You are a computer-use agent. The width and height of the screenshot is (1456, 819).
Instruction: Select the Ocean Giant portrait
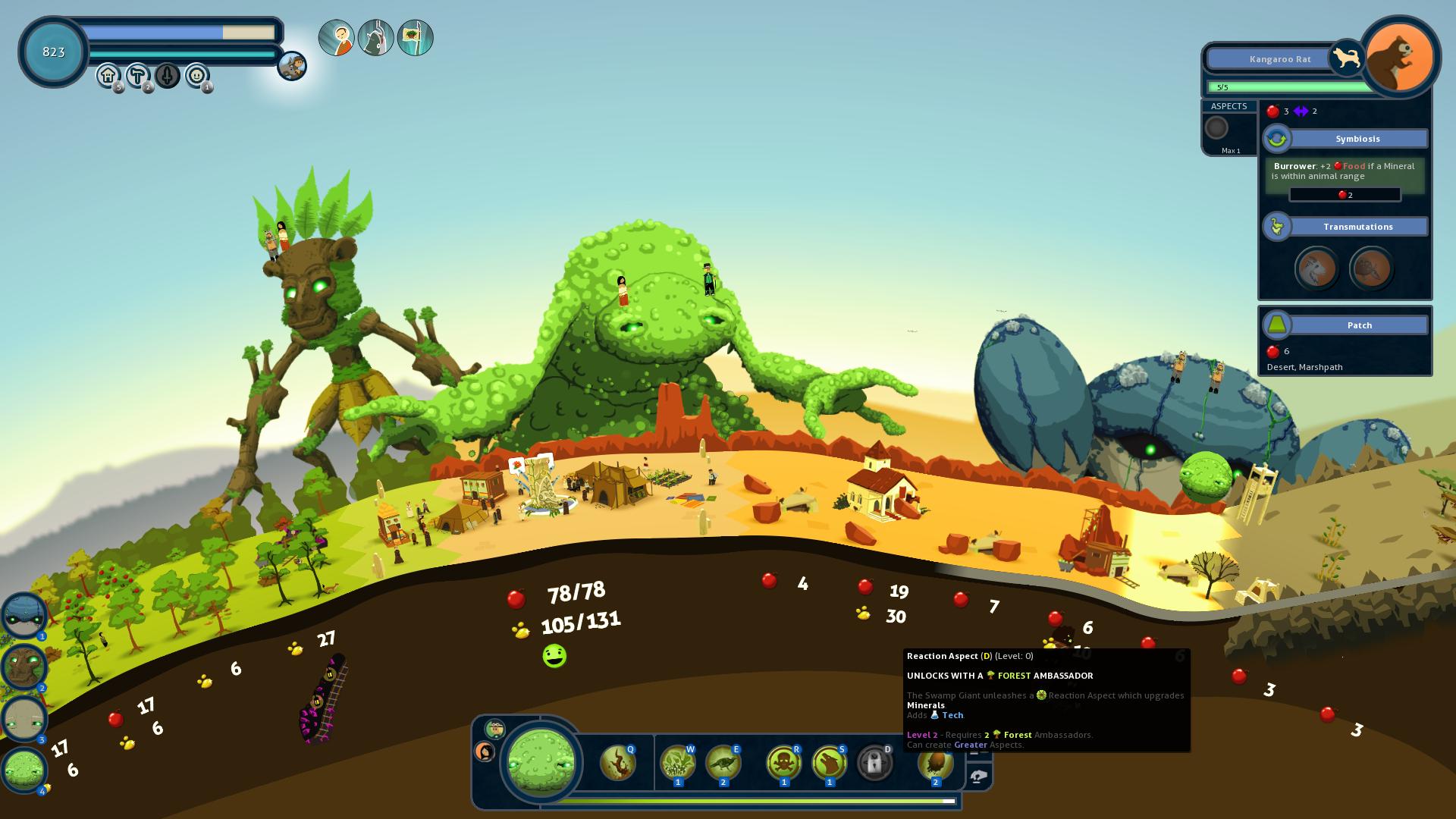pos(24,615)
